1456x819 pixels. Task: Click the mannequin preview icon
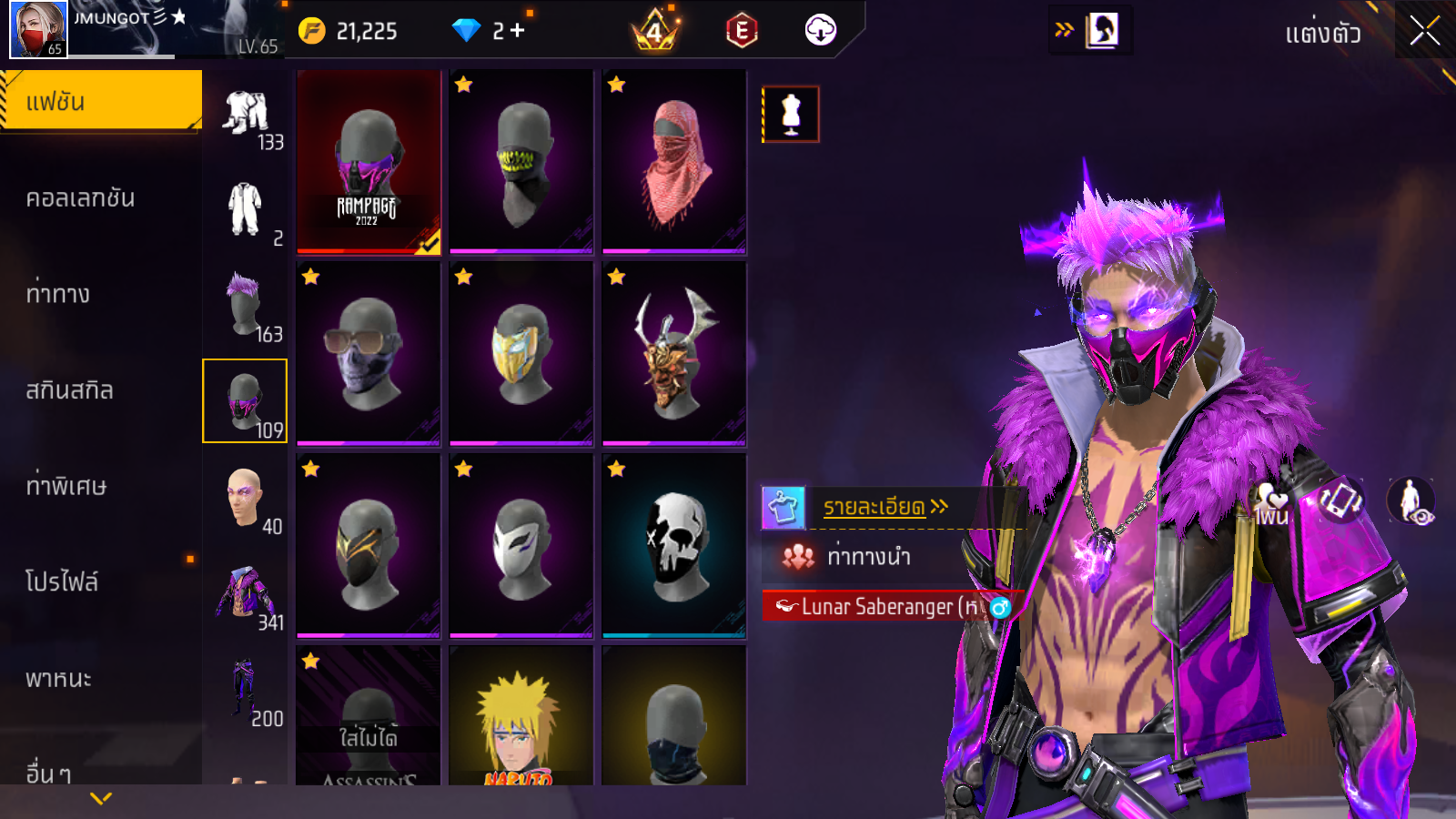pos(791,115)
